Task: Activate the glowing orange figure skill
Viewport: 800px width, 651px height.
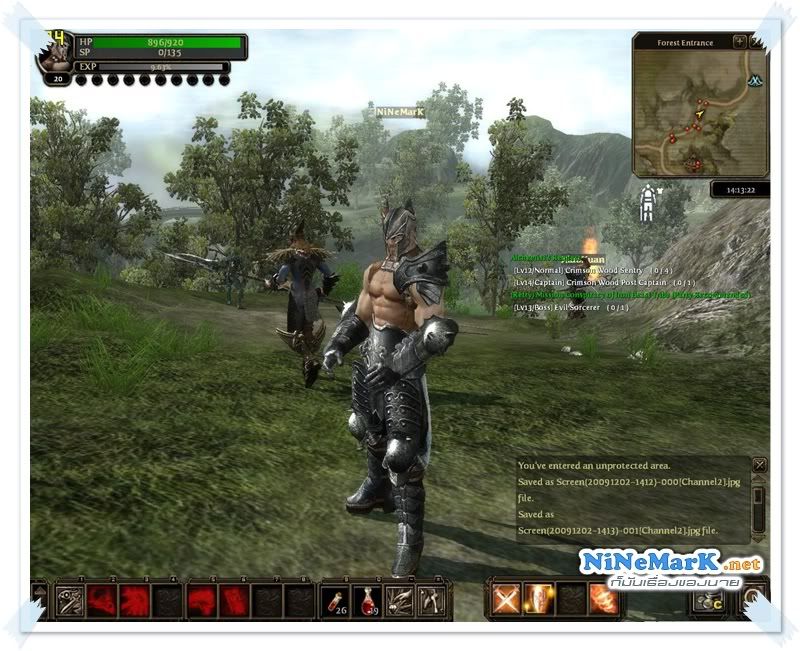Action: pos(539,599)
